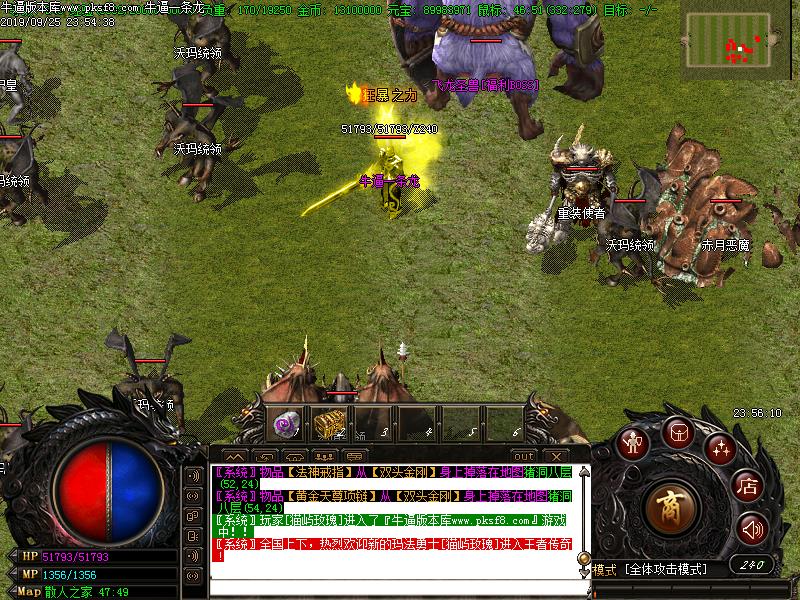Open the skills sparkle icon
Viewport: 800px width, 600px height.
[x=719, y=447]
